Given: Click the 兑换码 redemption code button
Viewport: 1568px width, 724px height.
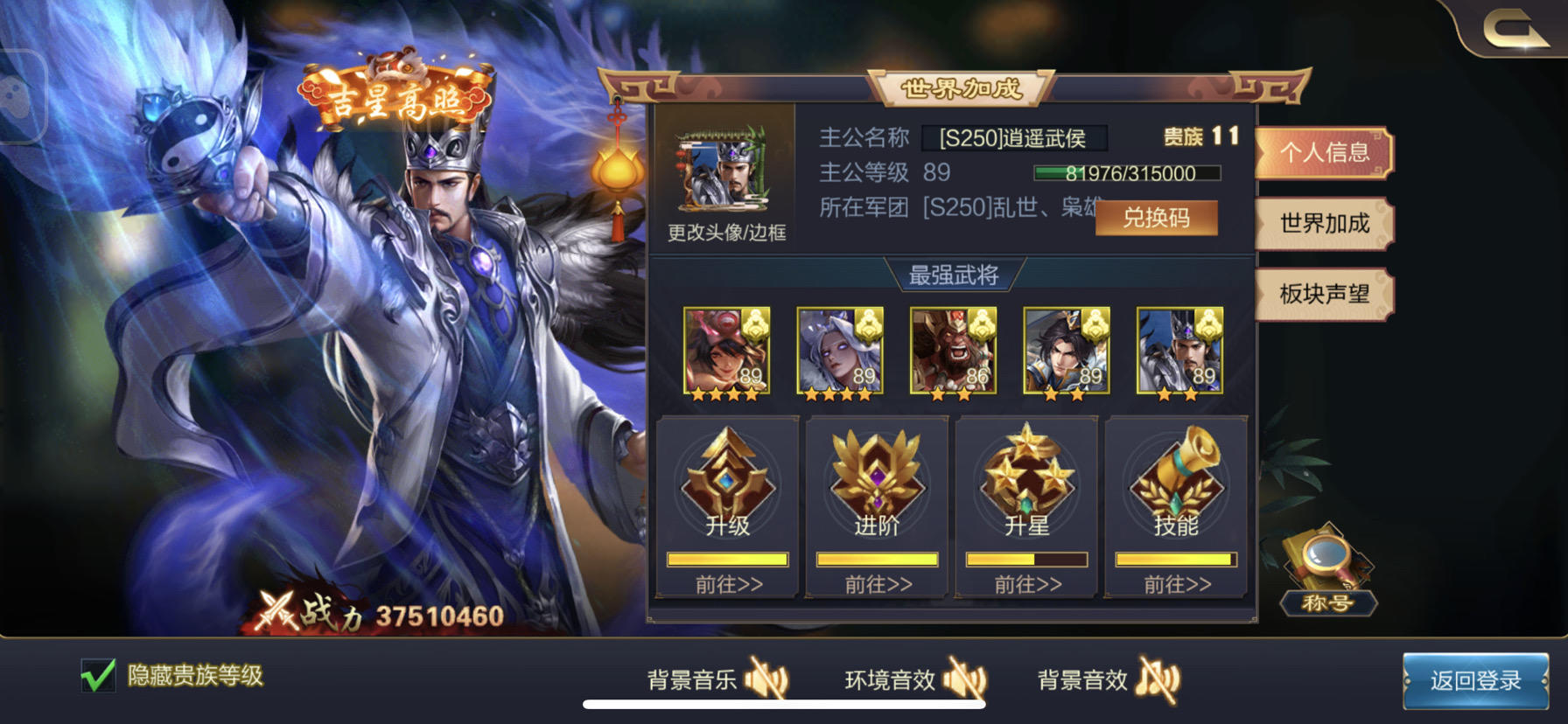Looking at the screenshot, I should 1157,218.
